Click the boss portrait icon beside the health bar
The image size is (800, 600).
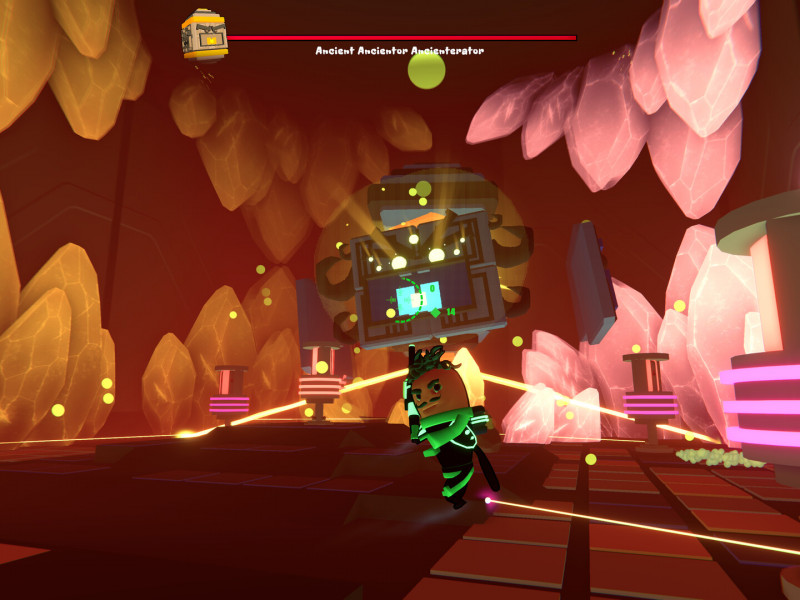coord(204,35)
